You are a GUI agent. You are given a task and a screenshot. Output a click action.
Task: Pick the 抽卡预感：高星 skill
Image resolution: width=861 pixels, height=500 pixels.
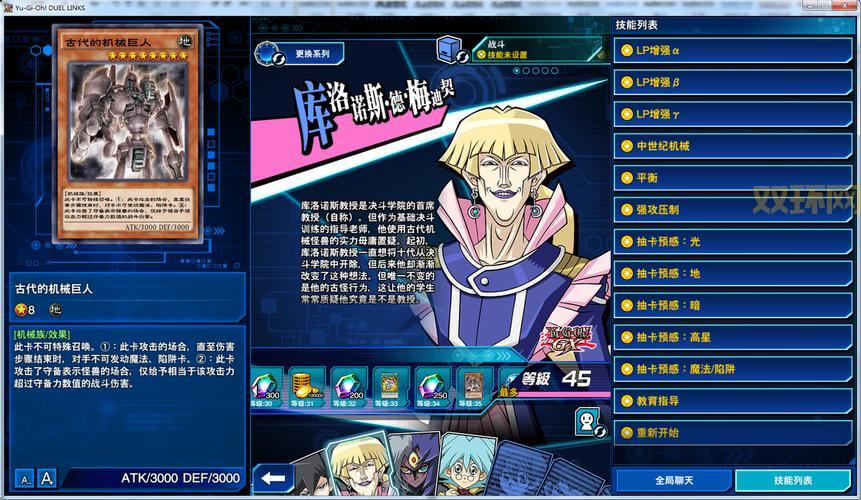click(x=733, y=337)
